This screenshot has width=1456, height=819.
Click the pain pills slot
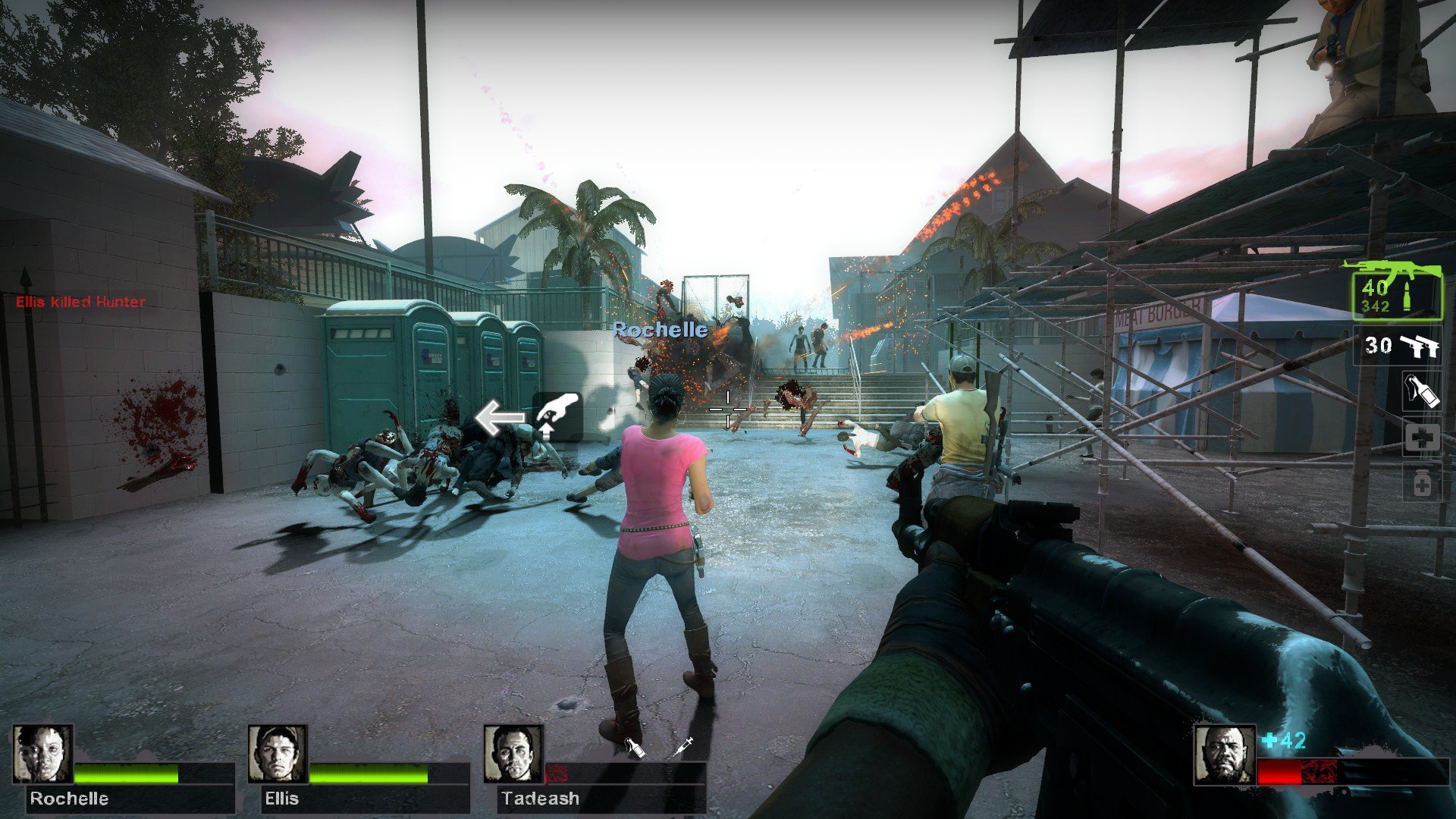click(x=1421, y=484)
